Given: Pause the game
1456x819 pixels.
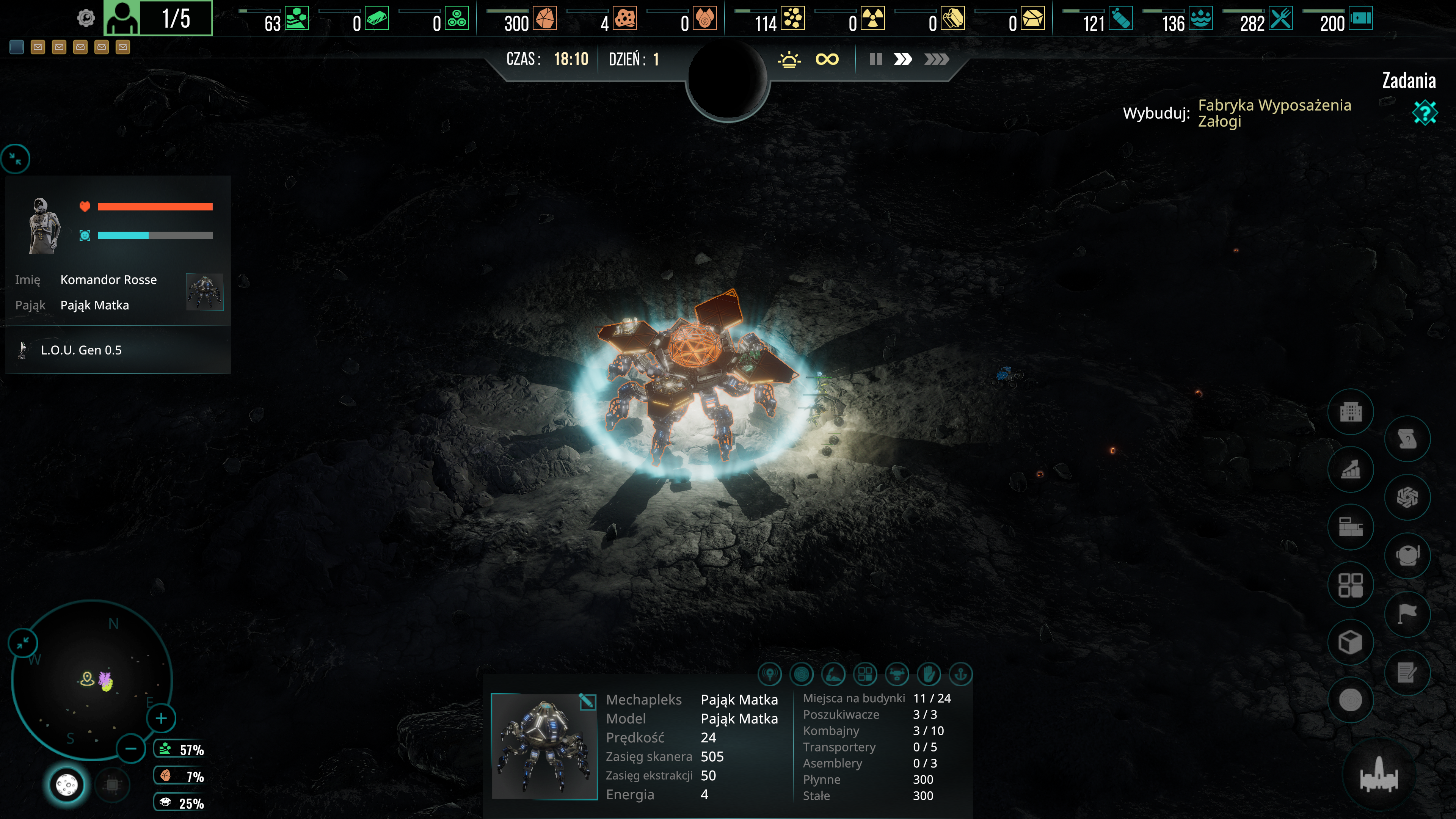Looking at the screenshot, I should [x=875, y=60].
